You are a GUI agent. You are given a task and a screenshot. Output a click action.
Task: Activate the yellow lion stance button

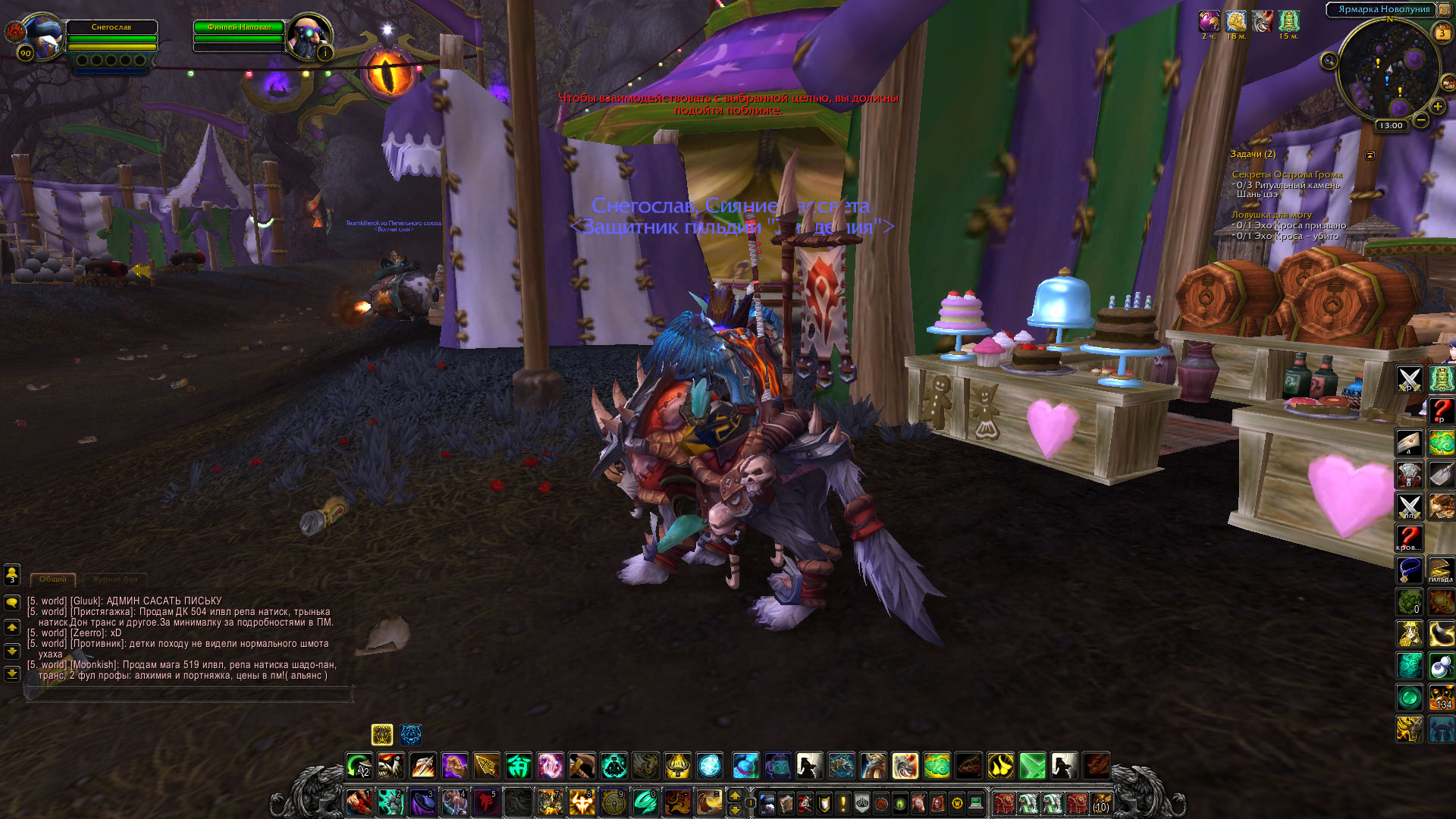tap(381, 734)
